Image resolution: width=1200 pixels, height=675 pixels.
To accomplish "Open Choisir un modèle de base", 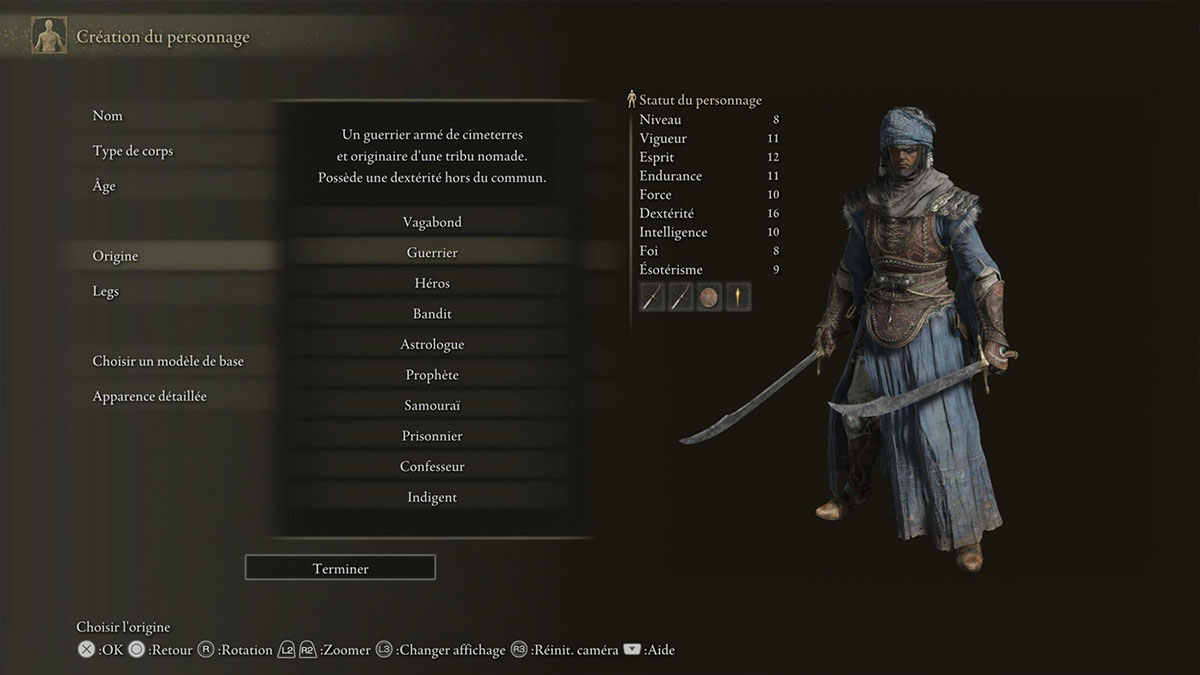I will point(168,361).
